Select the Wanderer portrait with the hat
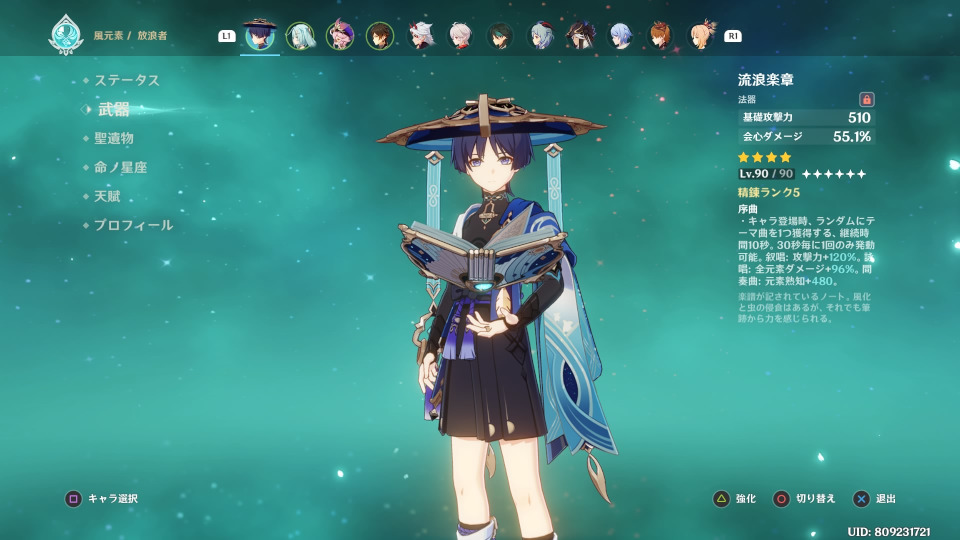Screen dimensions: 960x540 (260, 36)
